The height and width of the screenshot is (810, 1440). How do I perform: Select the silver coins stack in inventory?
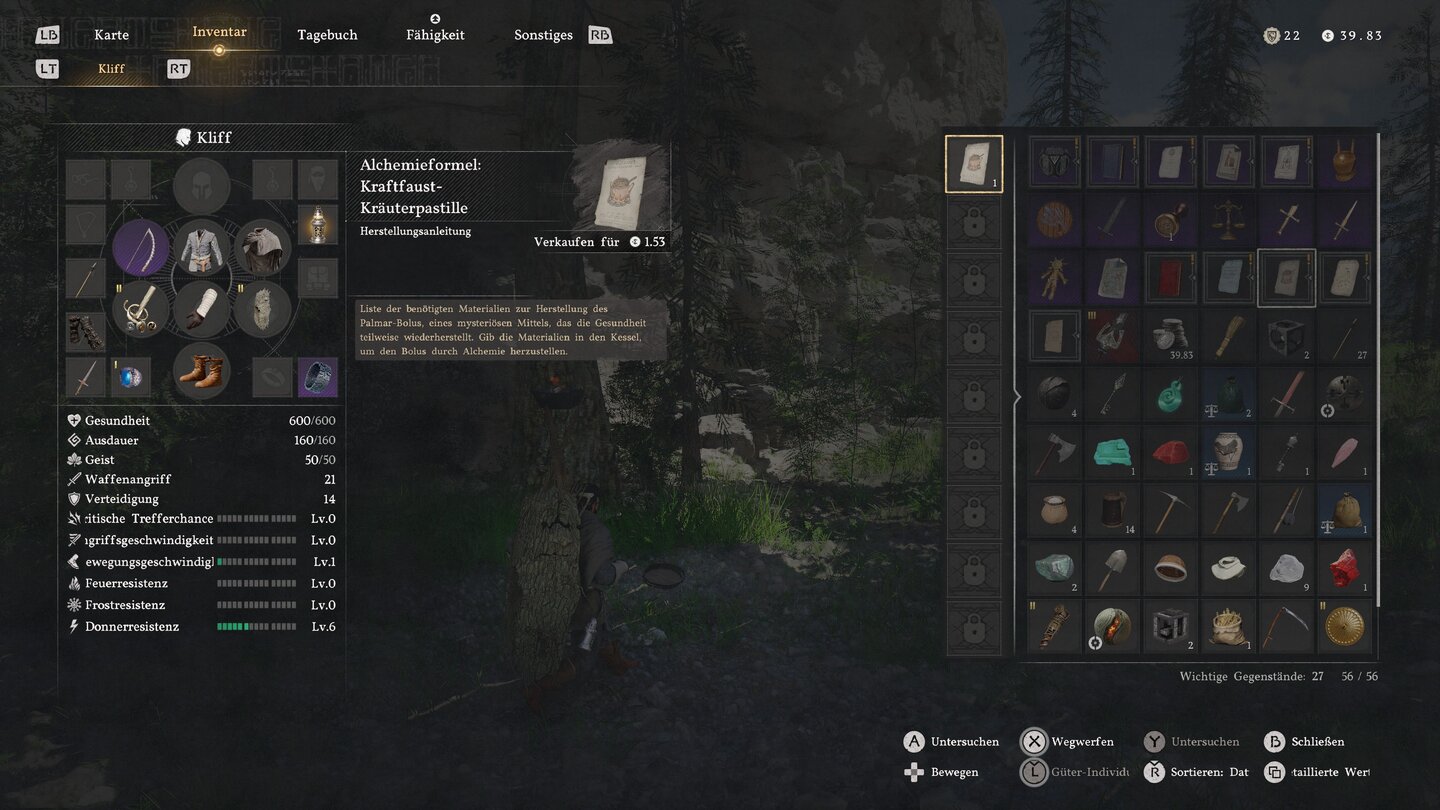point(1170,336)
